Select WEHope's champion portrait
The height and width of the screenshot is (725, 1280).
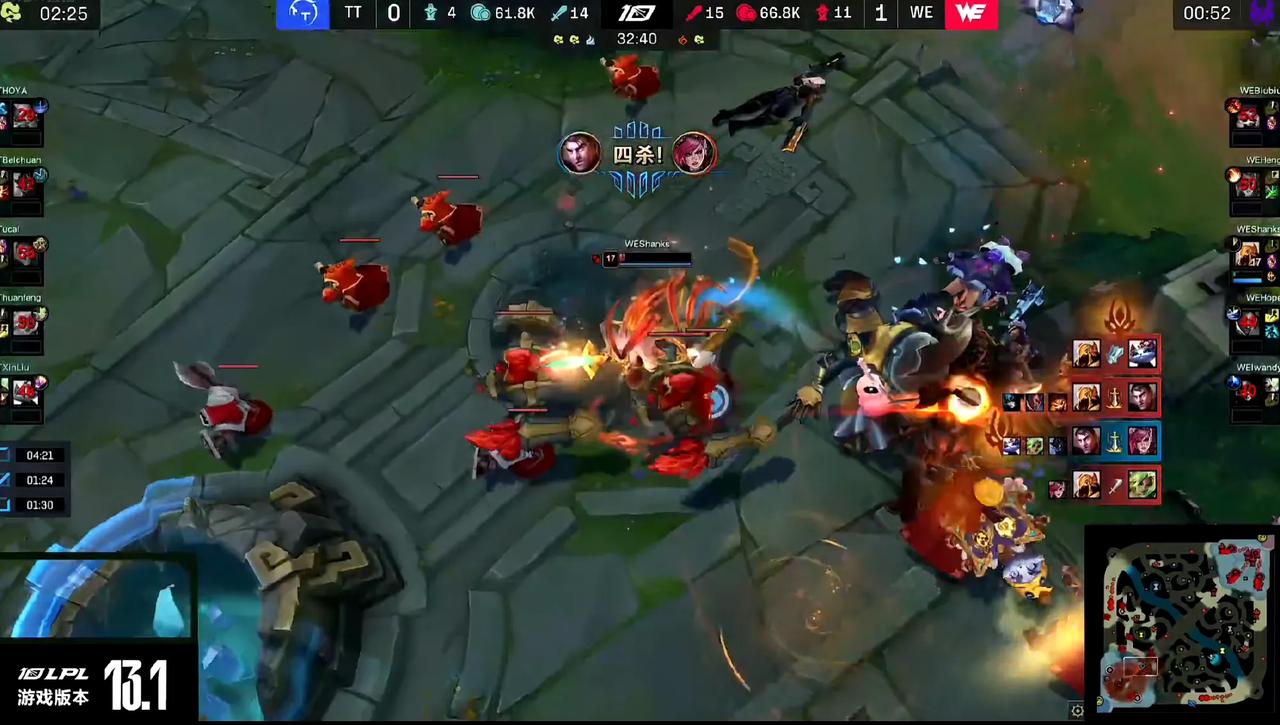1248,322
